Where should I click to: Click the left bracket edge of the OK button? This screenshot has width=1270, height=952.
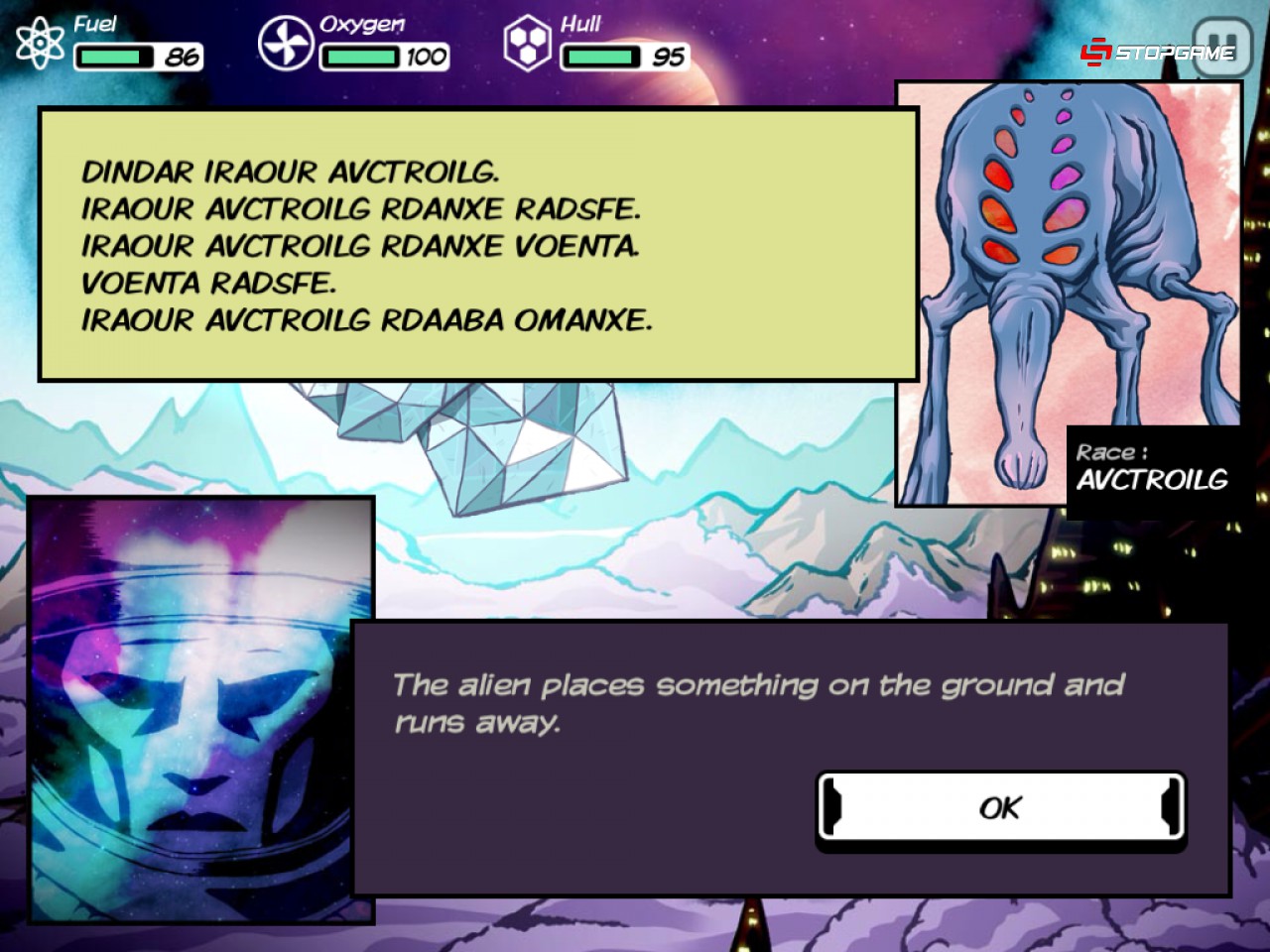coord(832,807)
